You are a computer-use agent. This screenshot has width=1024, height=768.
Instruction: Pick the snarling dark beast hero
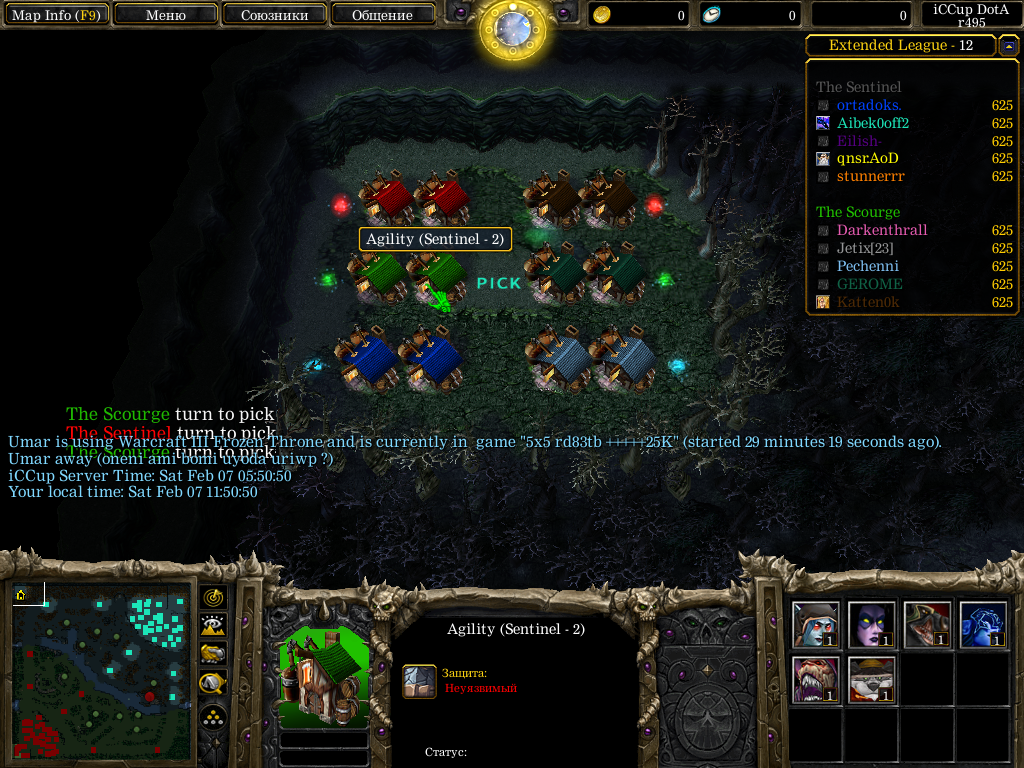pos(927,624)
